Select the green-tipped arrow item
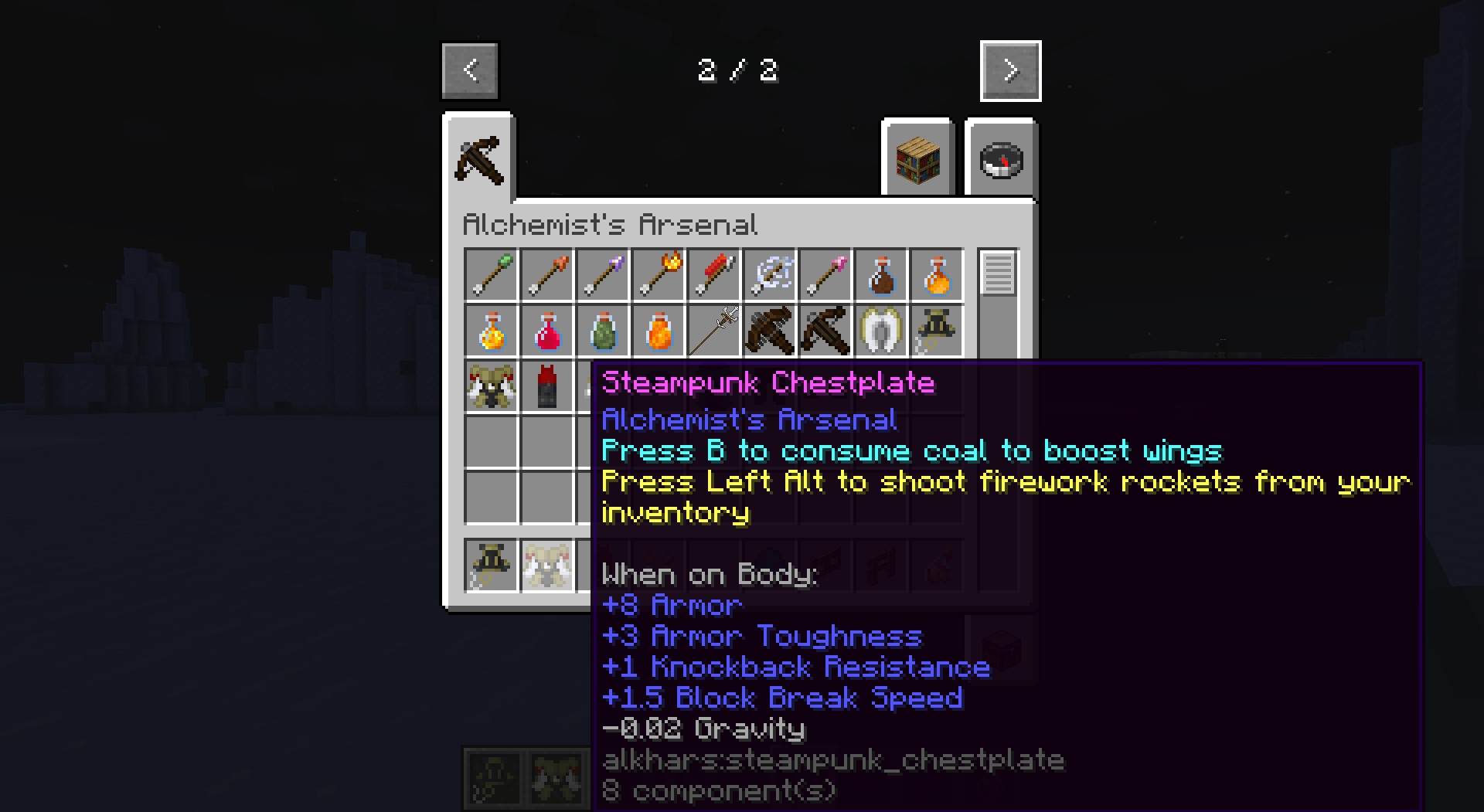Screen dimensions: 1484x812 (491, 275)
